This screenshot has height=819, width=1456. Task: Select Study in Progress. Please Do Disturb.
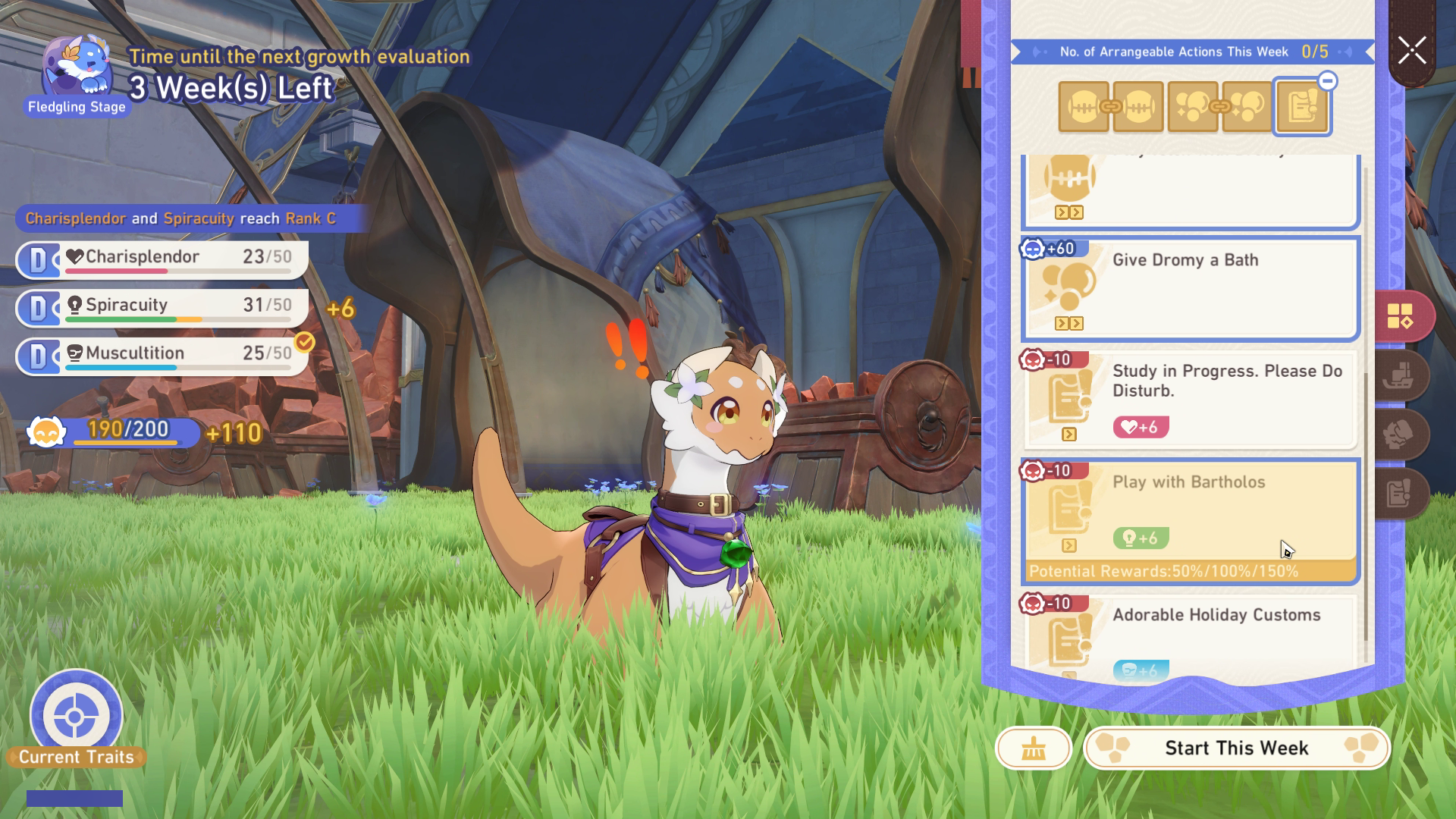[1190, 399]
